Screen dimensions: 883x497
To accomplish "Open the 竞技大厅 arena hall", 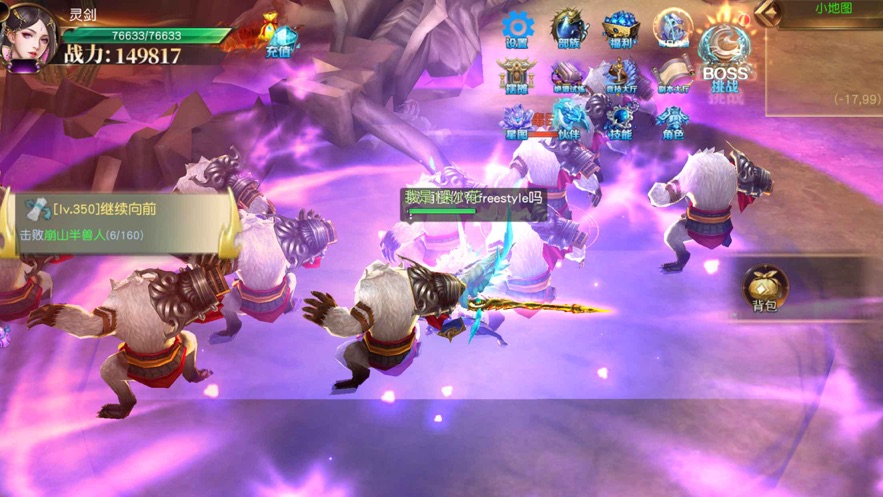I will click(x=621, y=77).
